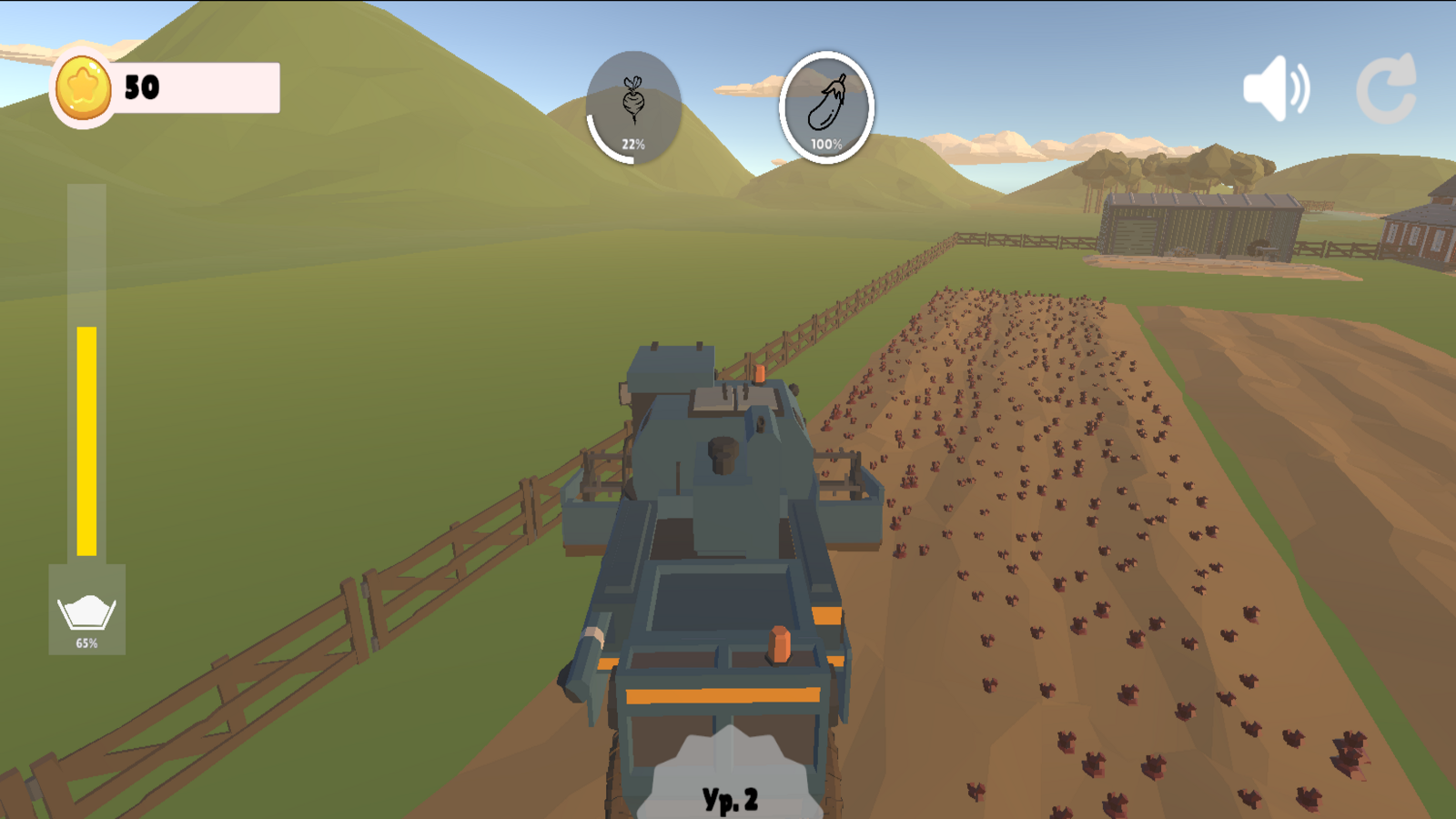
Task: Click the planted beet field
Action: pos(1046,500)
